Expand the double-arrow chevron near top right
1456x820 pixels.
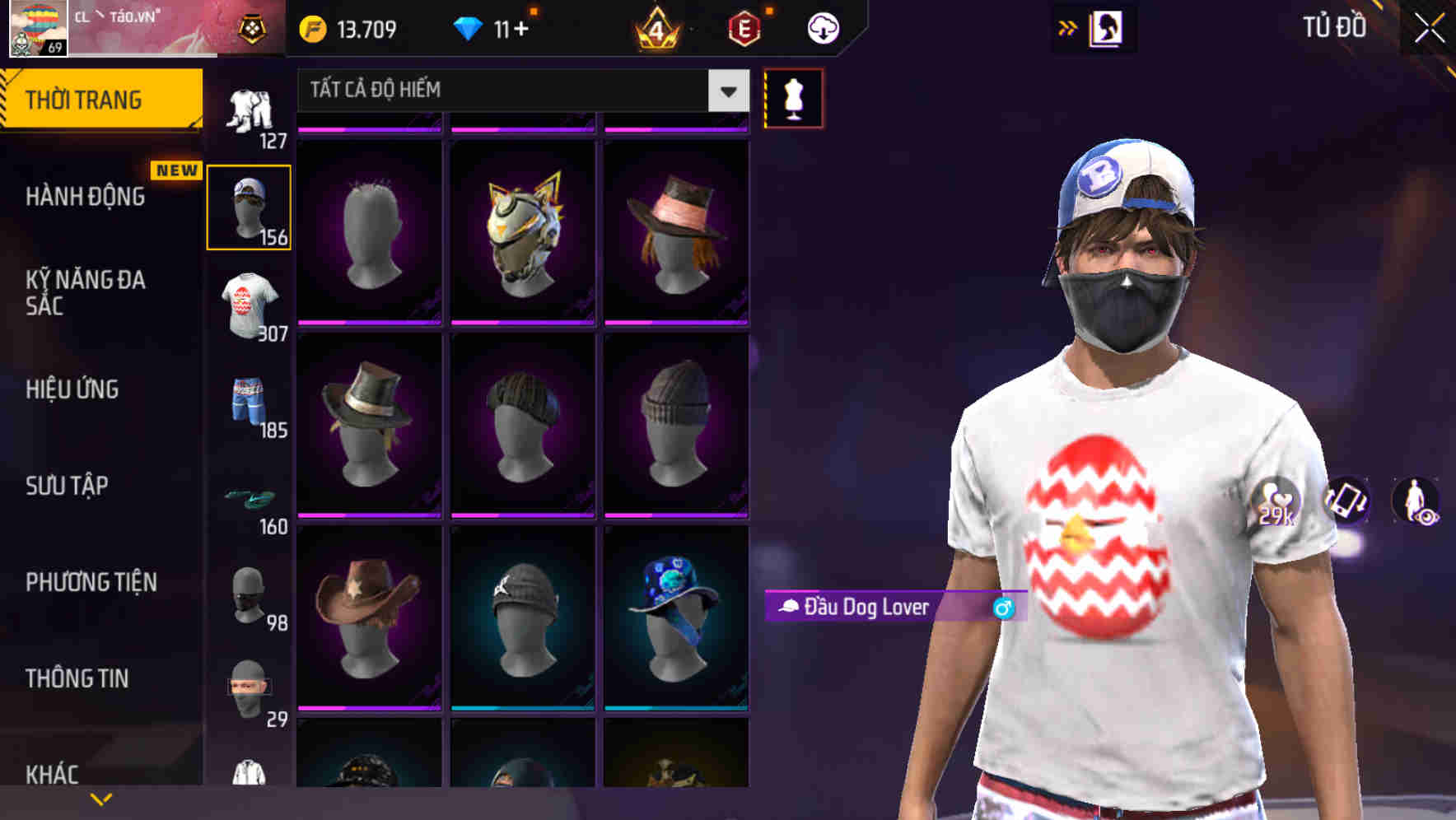click(x=1068, y=26)
